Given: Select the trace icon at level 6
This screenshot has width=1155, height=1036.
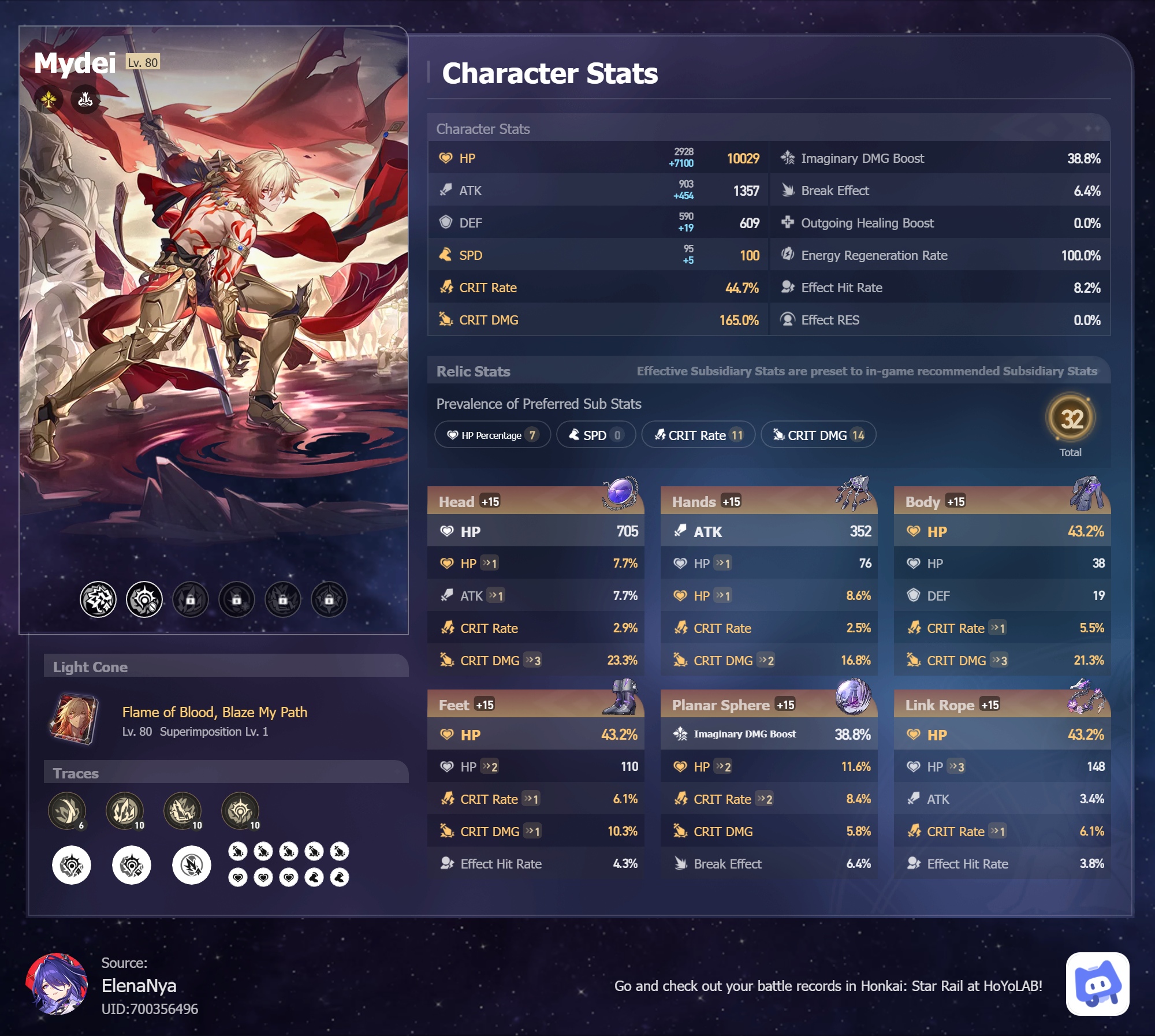Looking at the screenshot, I should (67, 810).
